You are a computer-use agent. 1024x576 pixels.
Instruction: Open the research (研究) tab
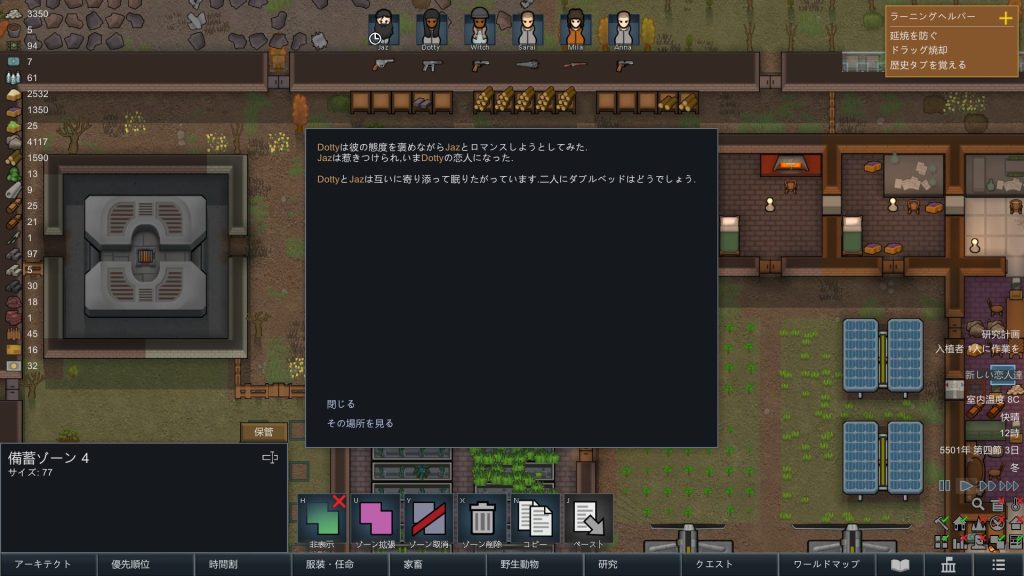pos(607,565)
